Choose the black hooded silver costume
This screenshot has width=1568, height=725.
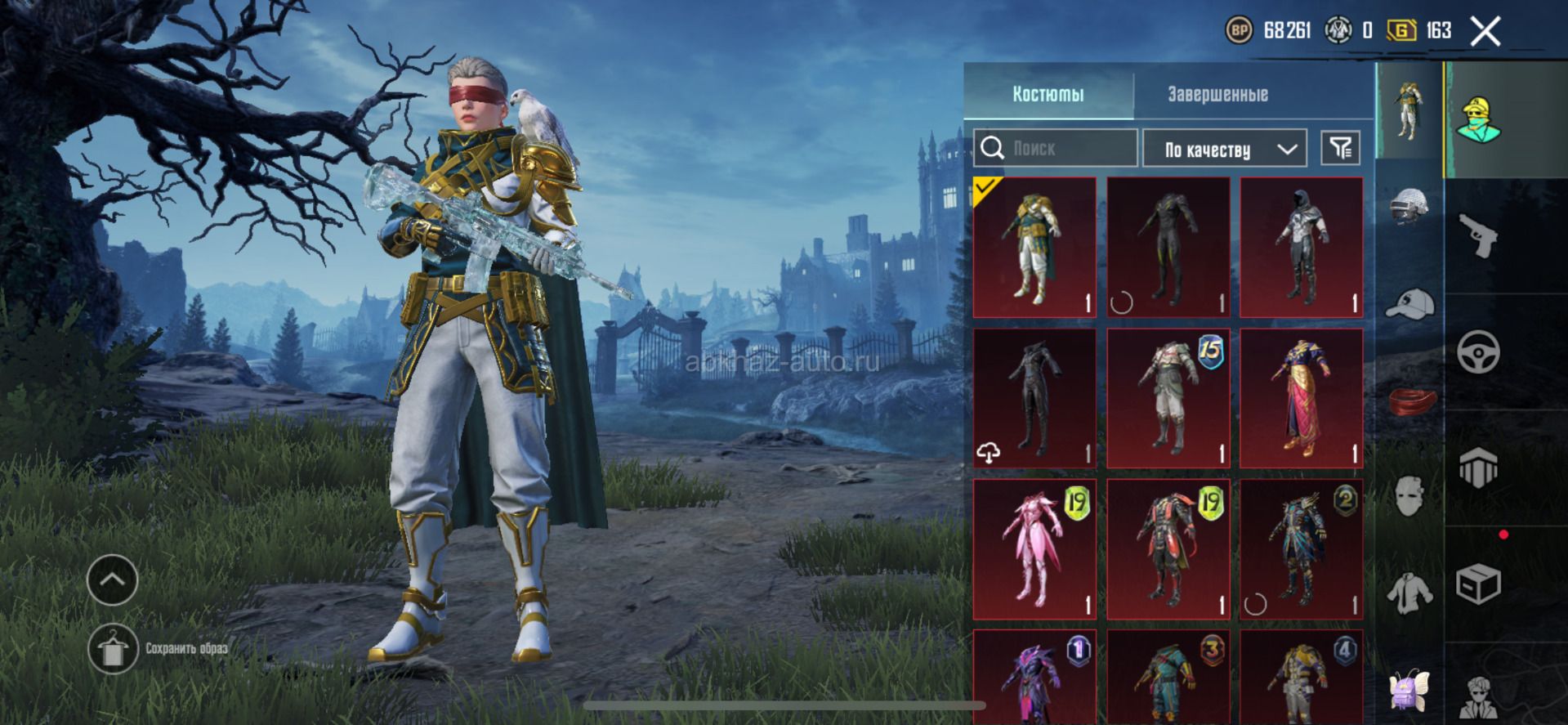click(x=1301, y=247)
